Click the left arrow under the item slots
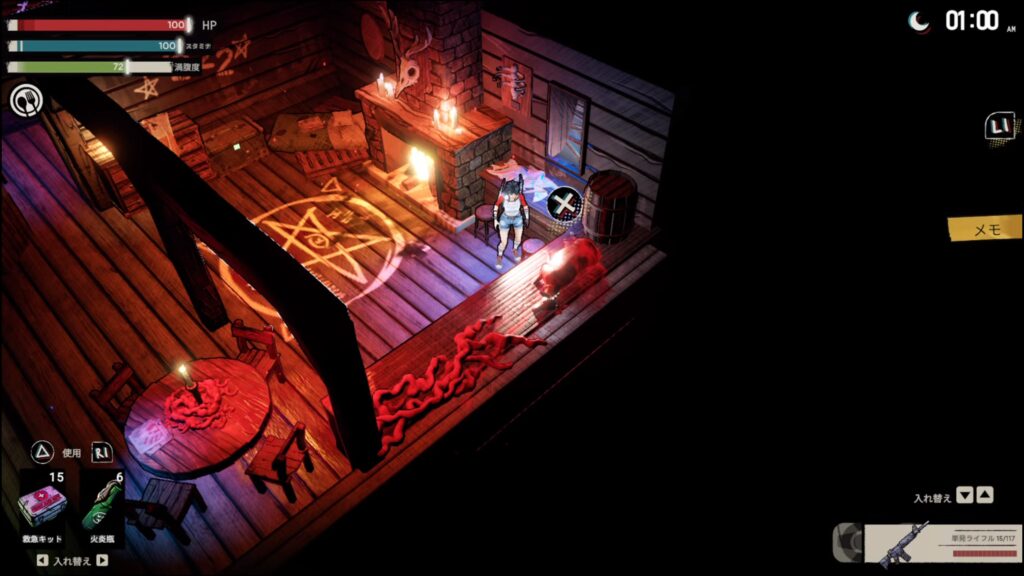The image size is (1024, 576). [41, 560]
